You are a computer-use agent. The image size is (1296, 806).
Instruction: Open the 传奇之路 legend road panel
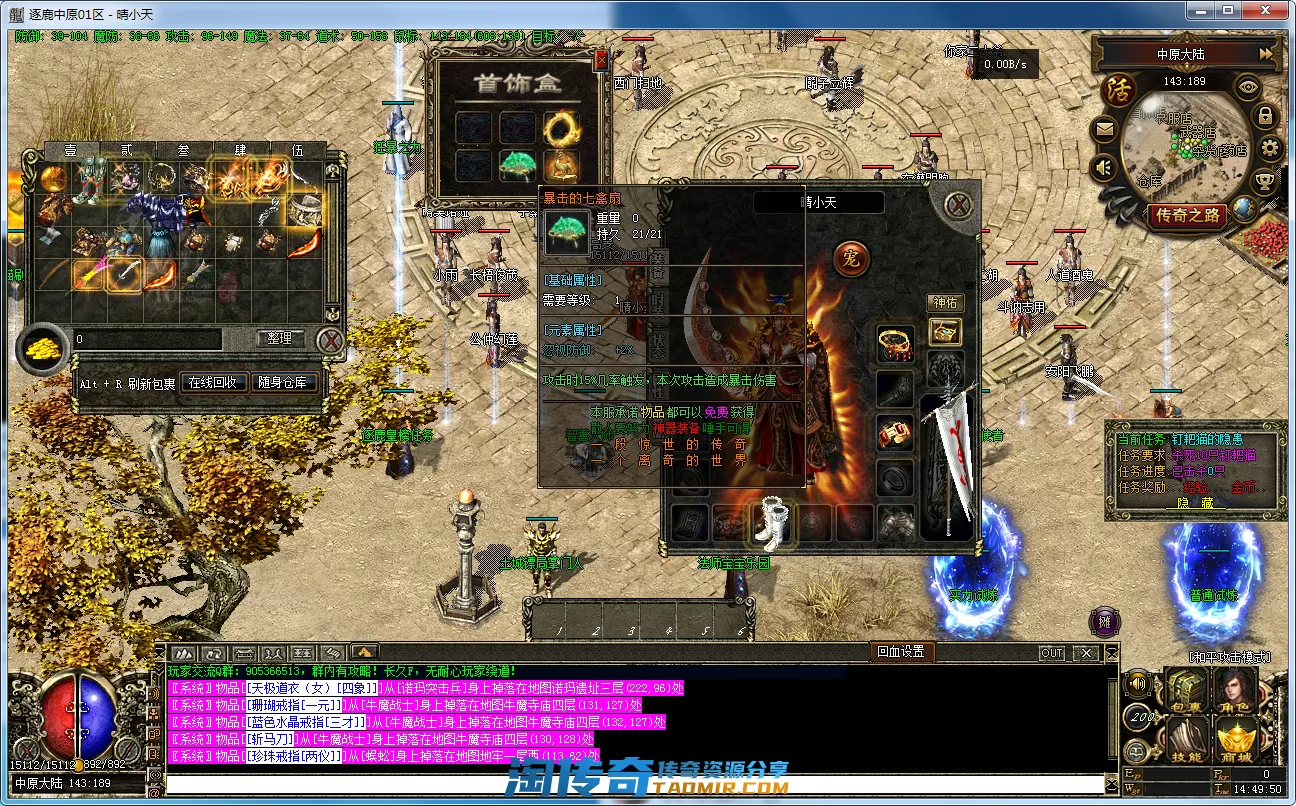(x=1187, y=214)
